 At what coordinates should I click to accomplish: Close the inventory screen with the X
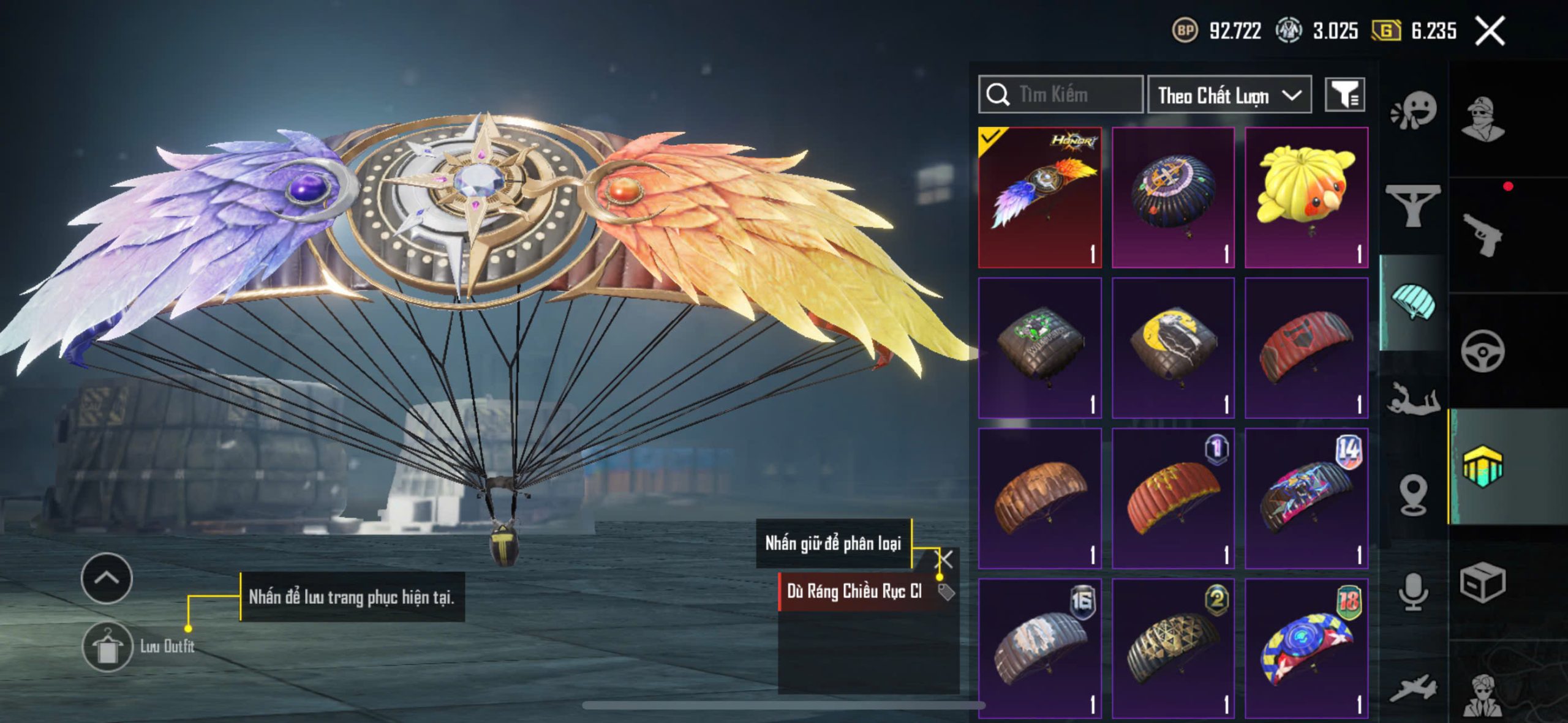pyautogui.click(x=1490, y=31)
